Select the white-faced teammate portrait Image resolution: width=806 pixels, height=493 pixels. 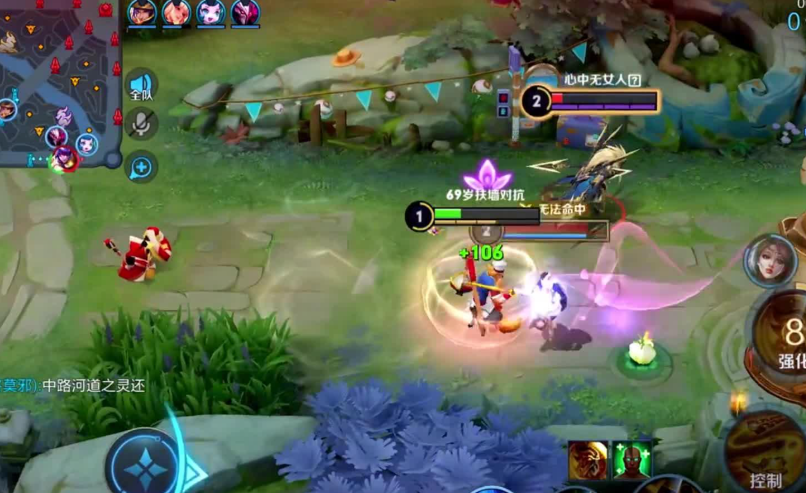coord(211,12)
